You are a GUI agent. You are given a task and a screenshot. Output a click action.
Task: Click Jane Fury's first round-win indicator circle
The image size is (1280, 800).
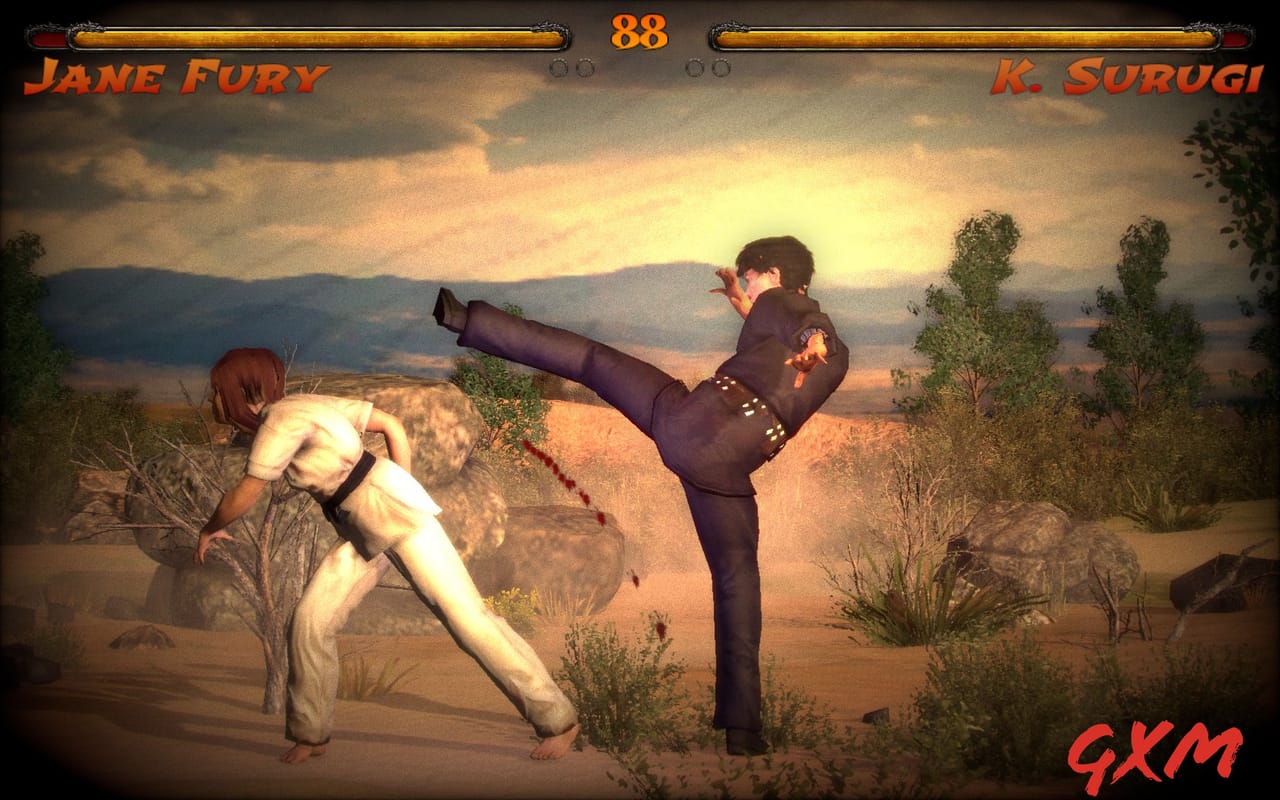coord(557,68)
